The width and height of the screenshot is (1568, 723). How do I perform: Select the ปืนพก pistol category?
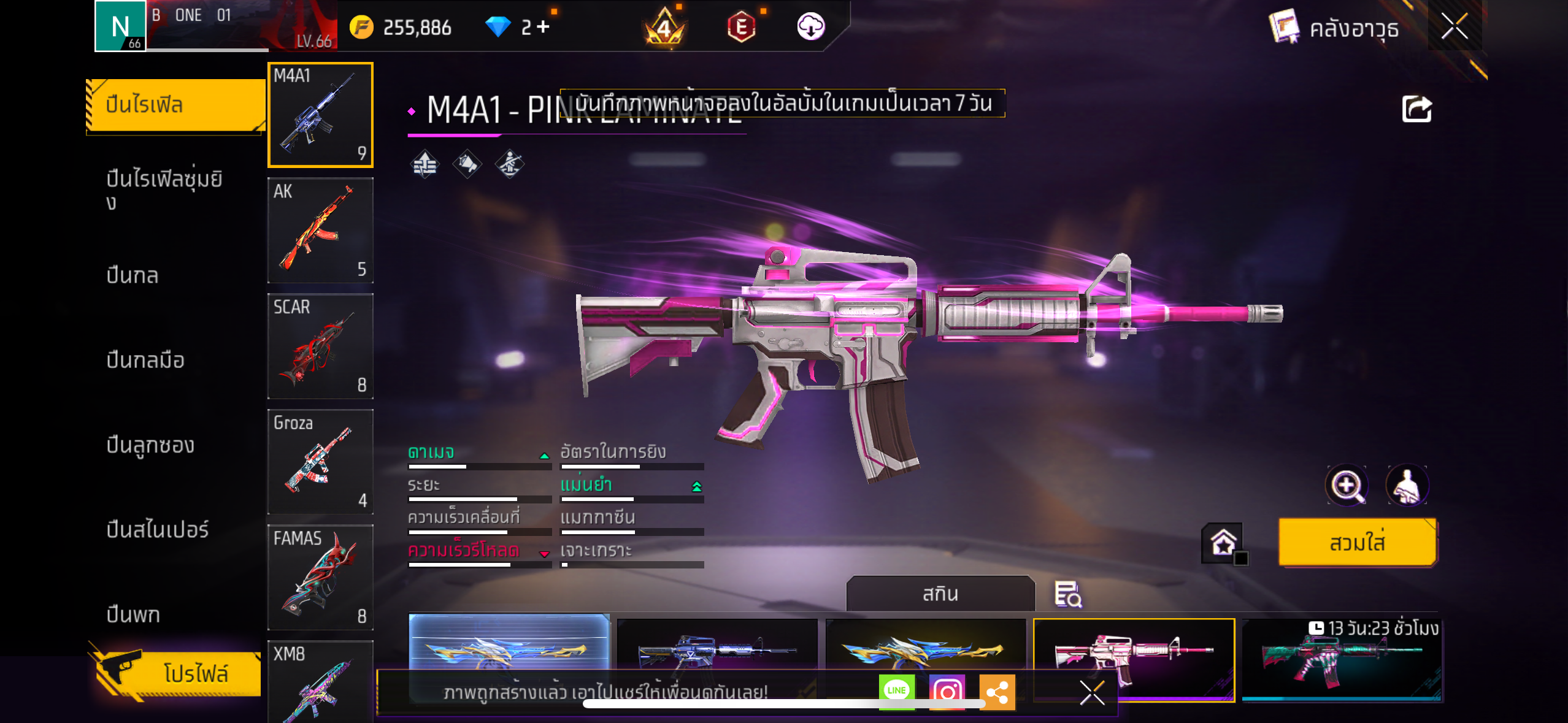pos(133,614)
